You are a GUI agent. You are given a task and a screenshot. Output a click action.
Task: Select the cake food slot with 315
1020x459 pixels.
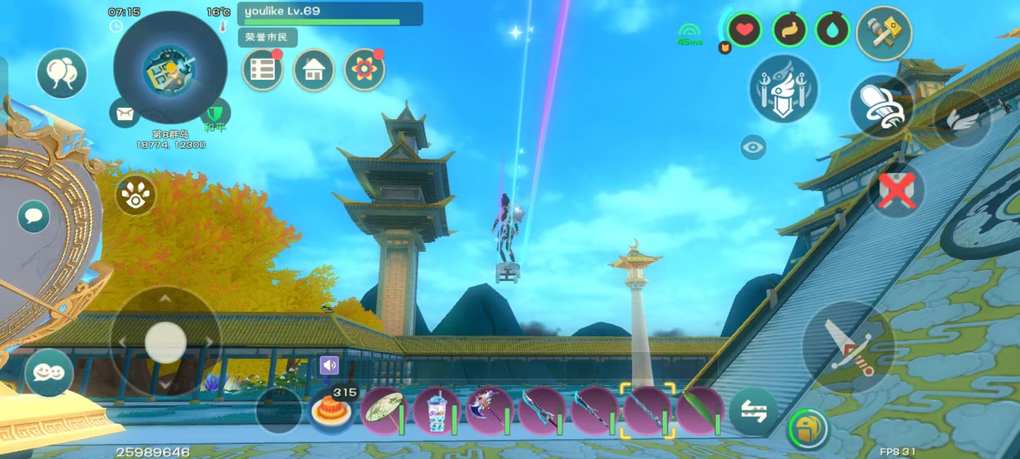[x=331, y=411]
